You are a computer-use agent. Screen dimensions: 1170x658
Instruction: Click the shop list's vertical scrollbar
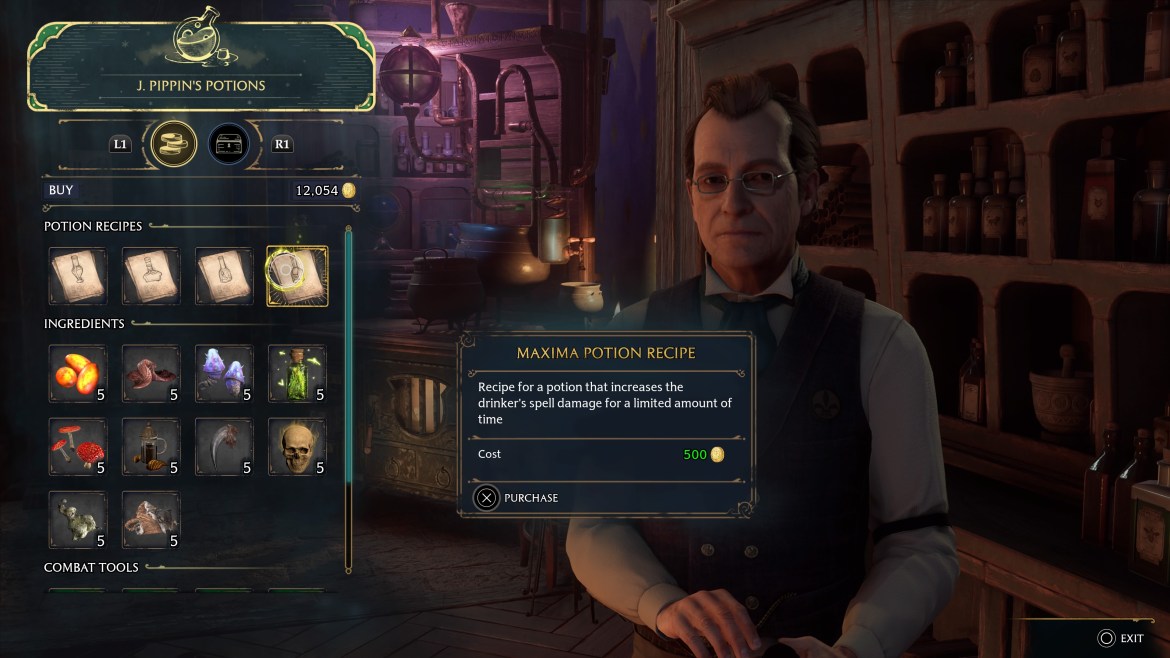348,400
